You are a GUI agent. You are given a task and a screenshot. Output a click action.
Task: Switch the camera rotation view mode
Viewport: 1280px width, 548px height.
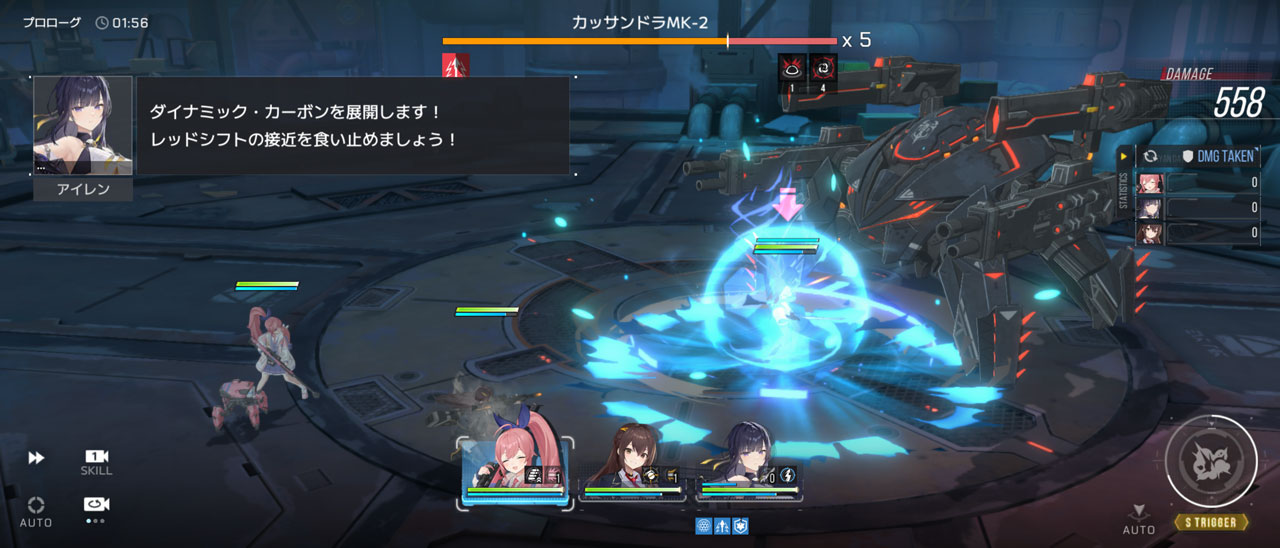point(96,505)
